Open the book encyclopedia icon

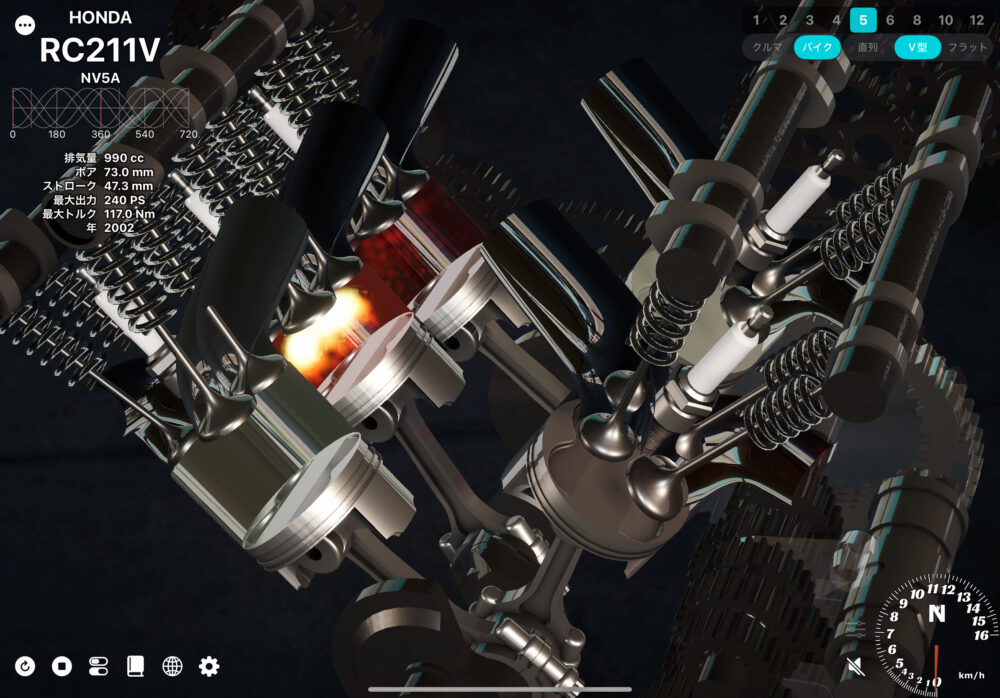click(136, 666)
